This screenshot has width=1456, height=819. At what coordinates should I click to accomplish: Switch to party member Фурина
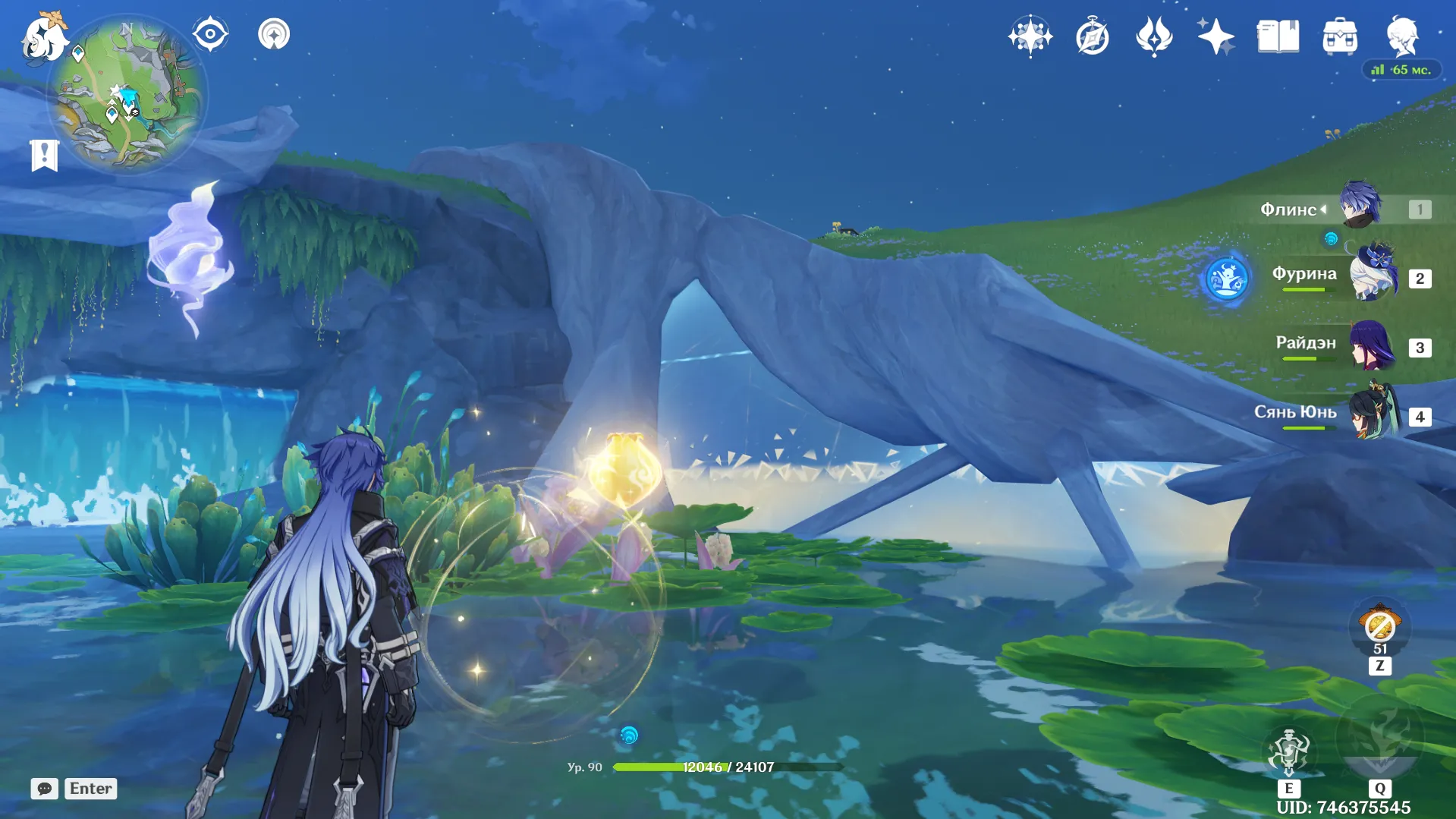pos(1372,276)
